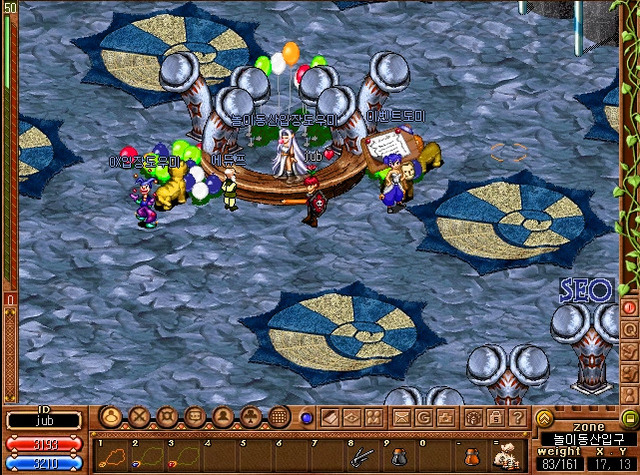Open the character face round button
This screenshot has height=475, width=640.
pyautogui.click(x=111, y=416)
